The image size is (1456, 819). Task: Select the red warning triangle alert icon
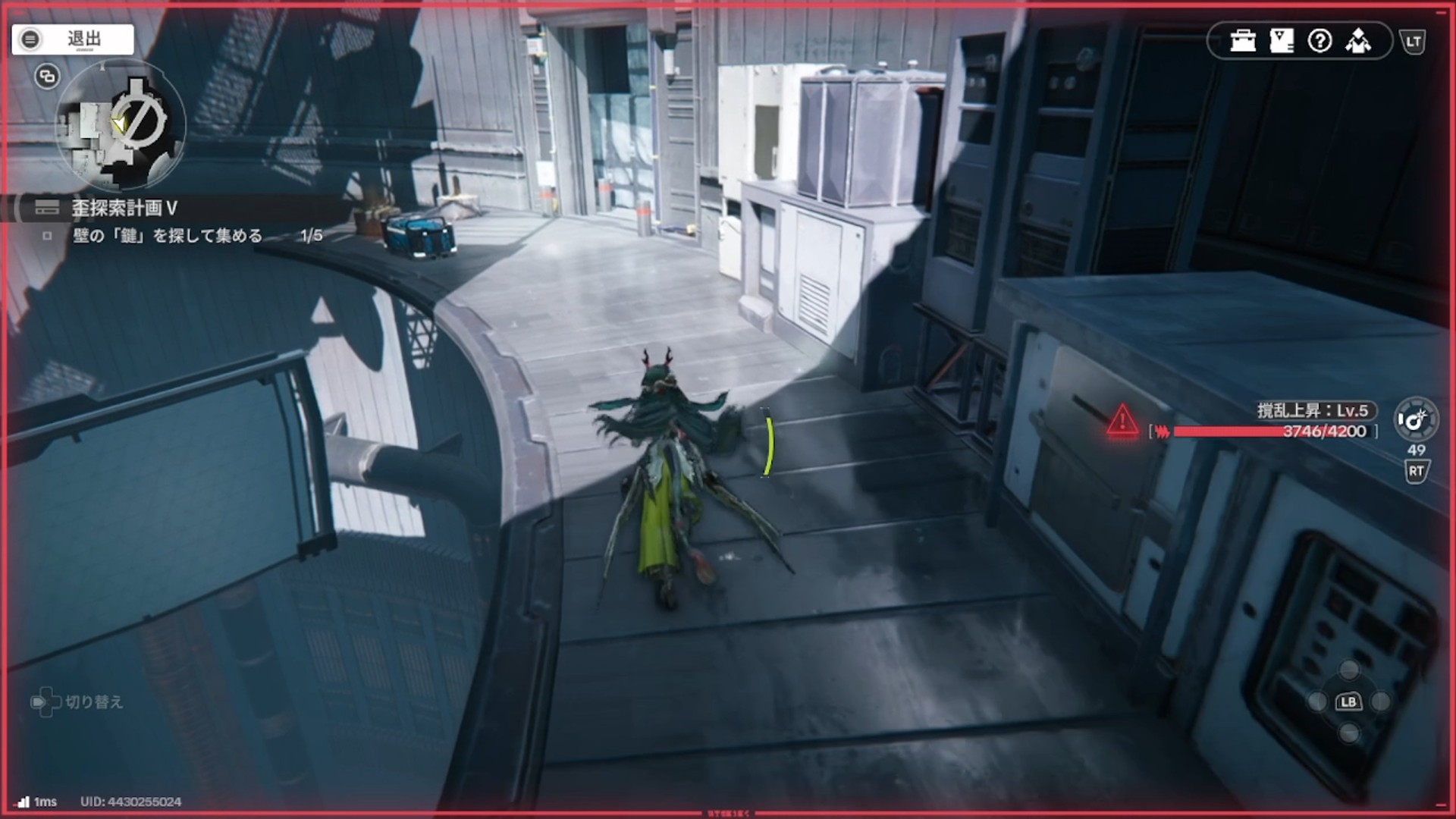pyautogui.click(x=1122, y=422)
